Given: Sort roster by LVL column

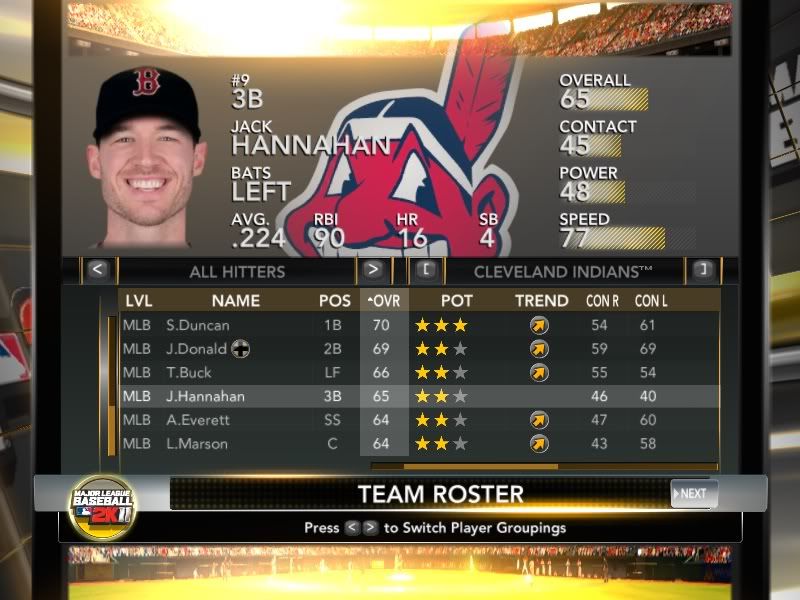Looking at the screenshot, I should coord(137,301).
